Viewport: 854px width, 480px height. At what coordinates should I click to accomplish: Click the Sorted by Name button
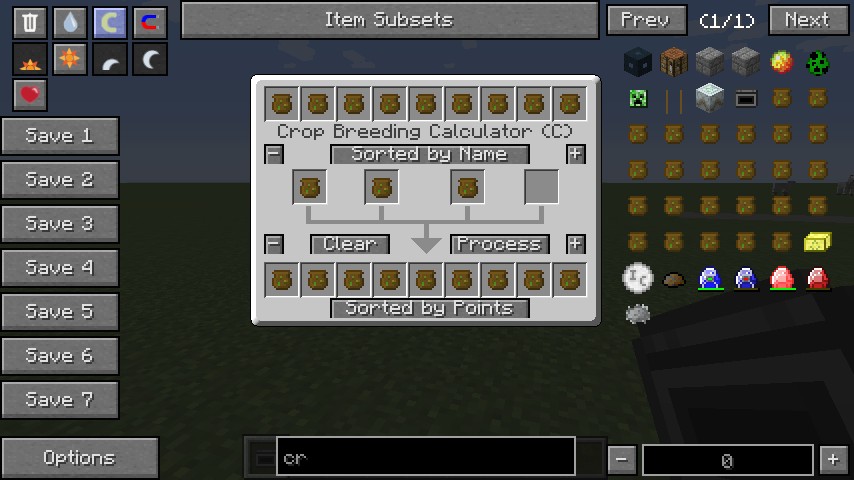tap(429, 154)
